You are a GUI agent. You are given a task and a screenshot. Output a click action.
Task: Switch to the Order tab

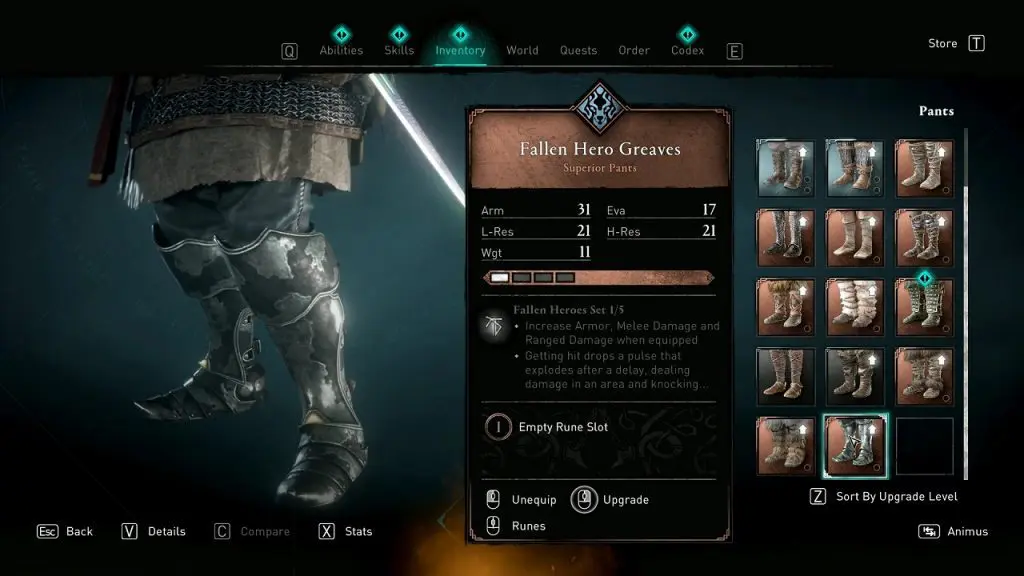pos(634,50)
